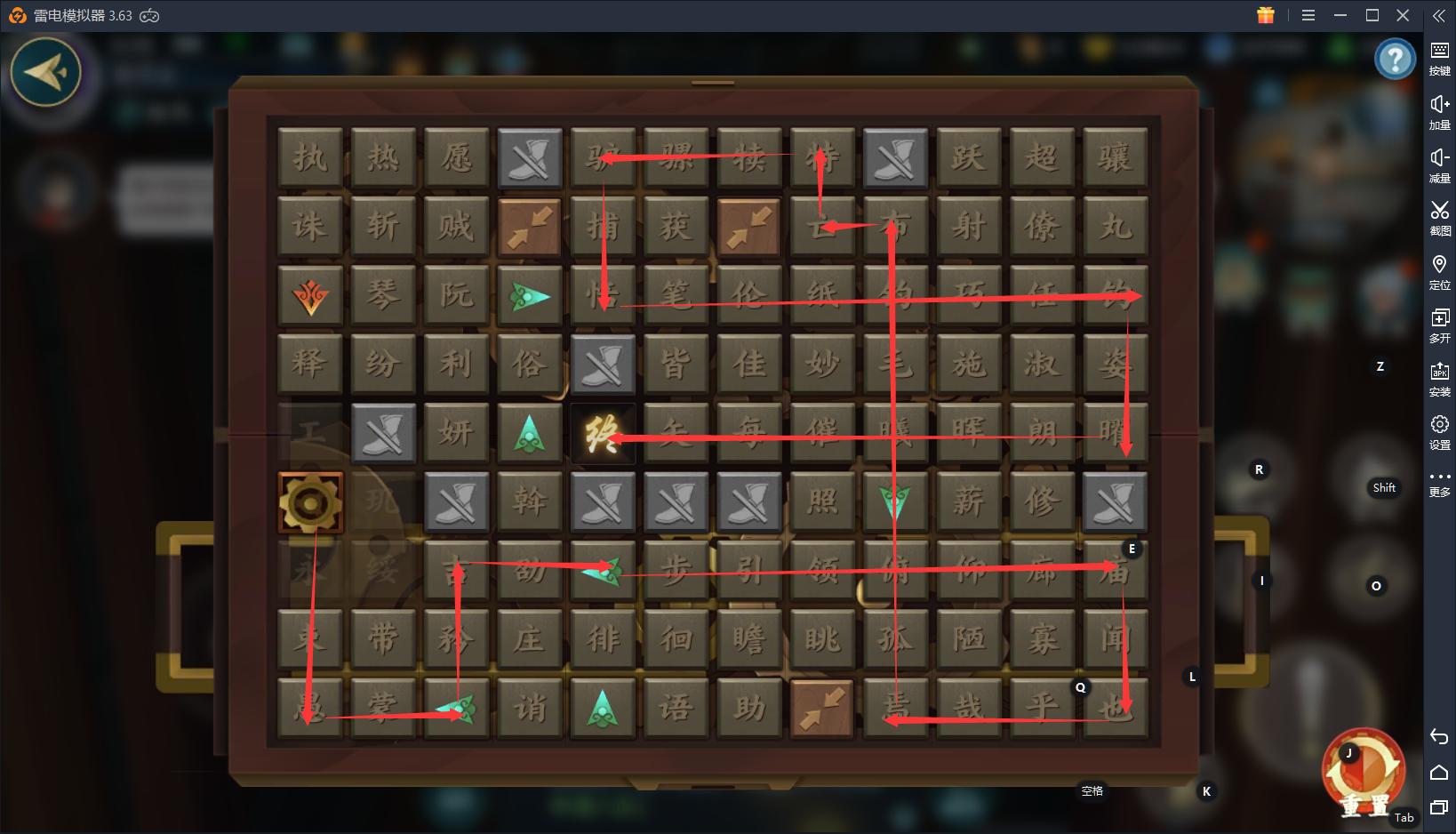Viewport: 1456px width, 834px height.
Task: Take a screenshot with 截图
Action: 1439,217
